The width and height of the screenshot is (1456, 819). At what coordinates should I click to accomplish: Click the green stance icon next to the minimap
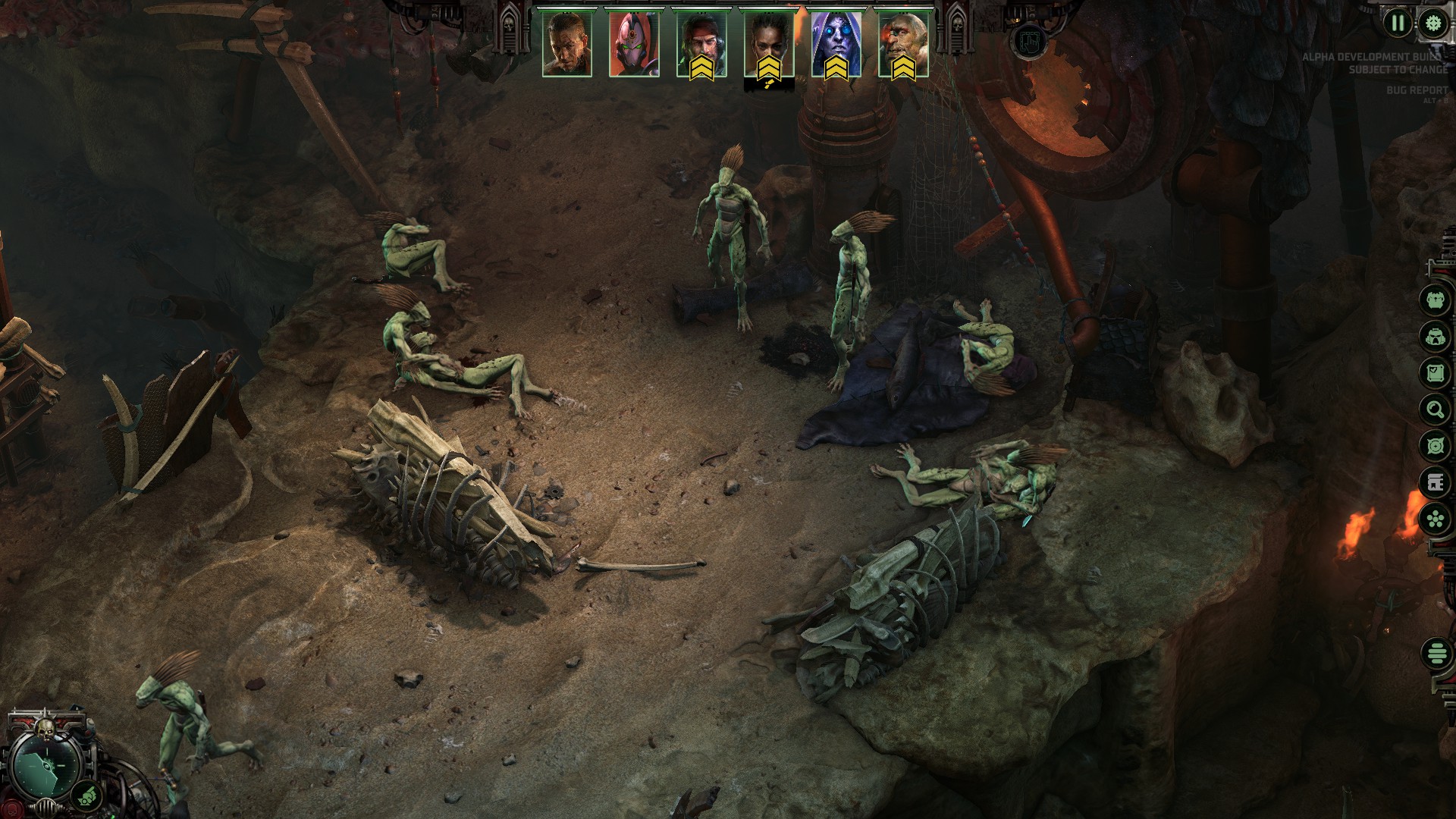click(86, 795)
